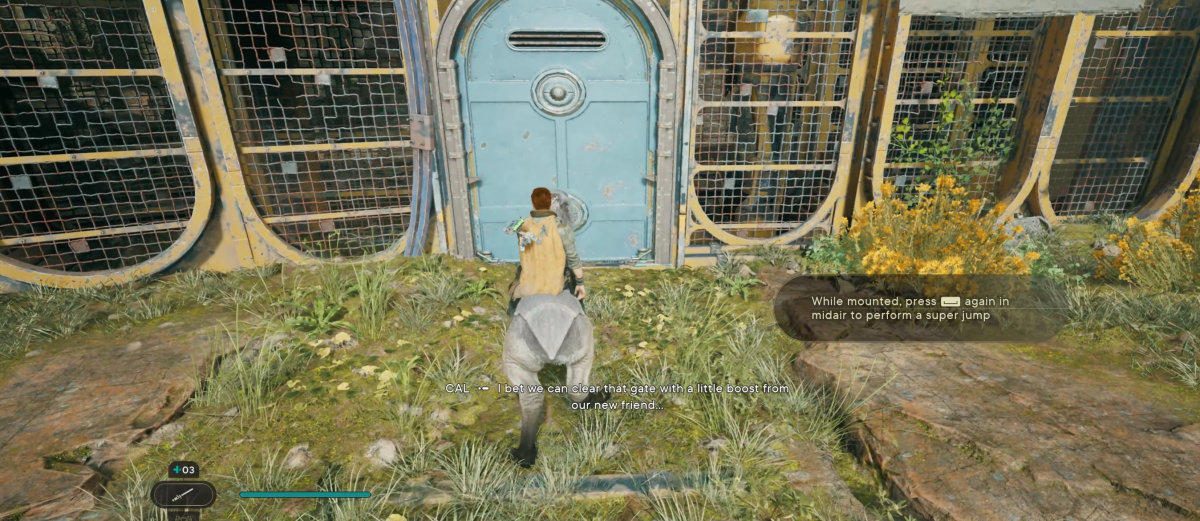1200x521 pixels.
Task: Select the lightsaber stance icon
Action: coord(183,494)
